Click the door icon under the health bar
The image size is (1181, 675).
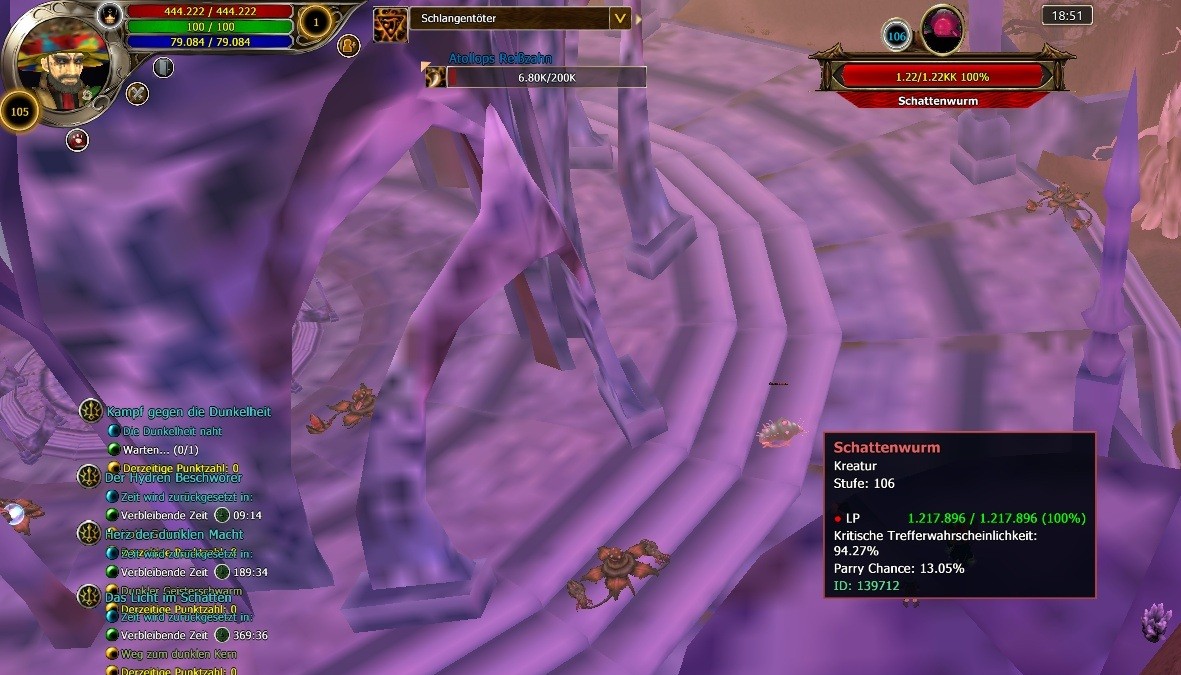pyautogui.click(x=163, y=67)
